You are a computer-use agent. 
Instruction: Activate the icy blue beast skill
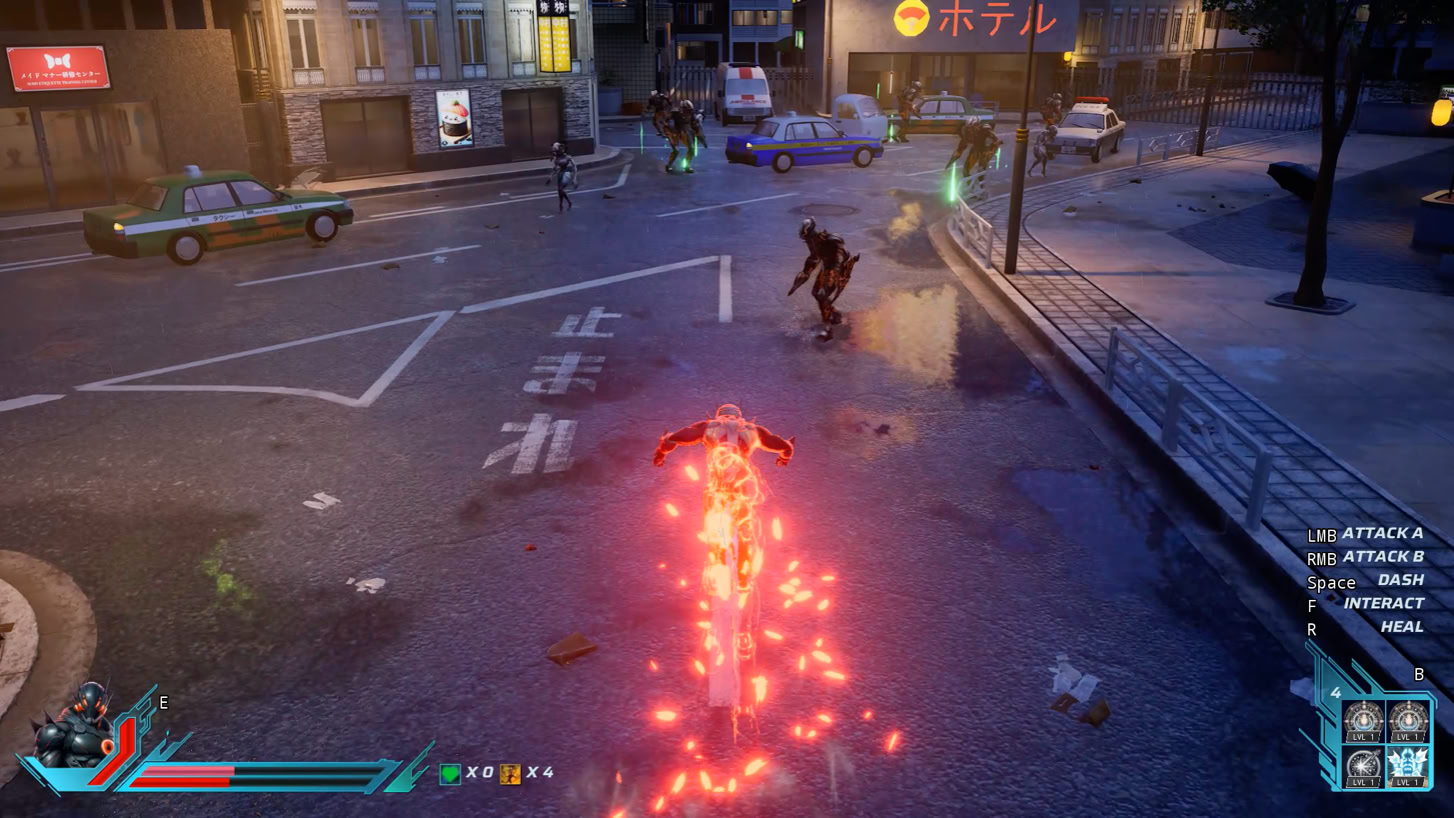(x=1407, y=767)
